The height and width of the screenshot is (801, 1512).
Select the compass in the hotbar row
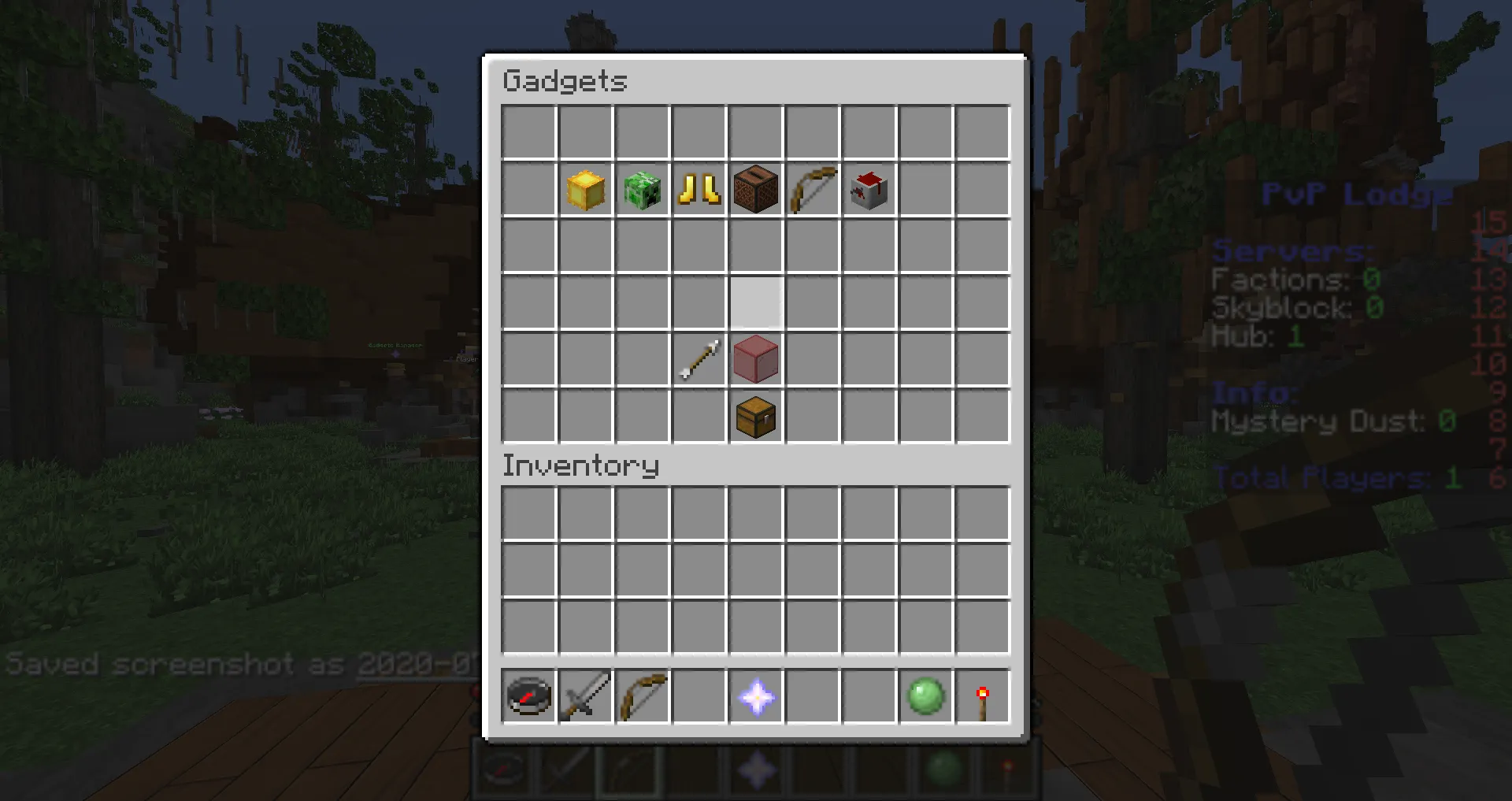[528, 697]
